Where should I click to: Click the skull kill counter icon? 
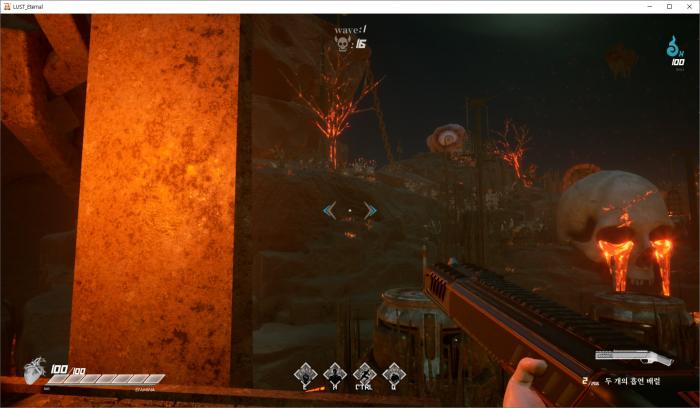point(343,44)
